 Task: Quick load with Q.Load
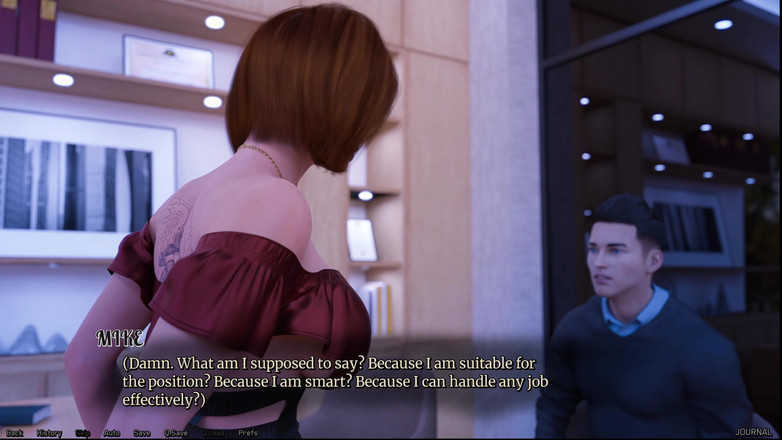coord(213,433)
